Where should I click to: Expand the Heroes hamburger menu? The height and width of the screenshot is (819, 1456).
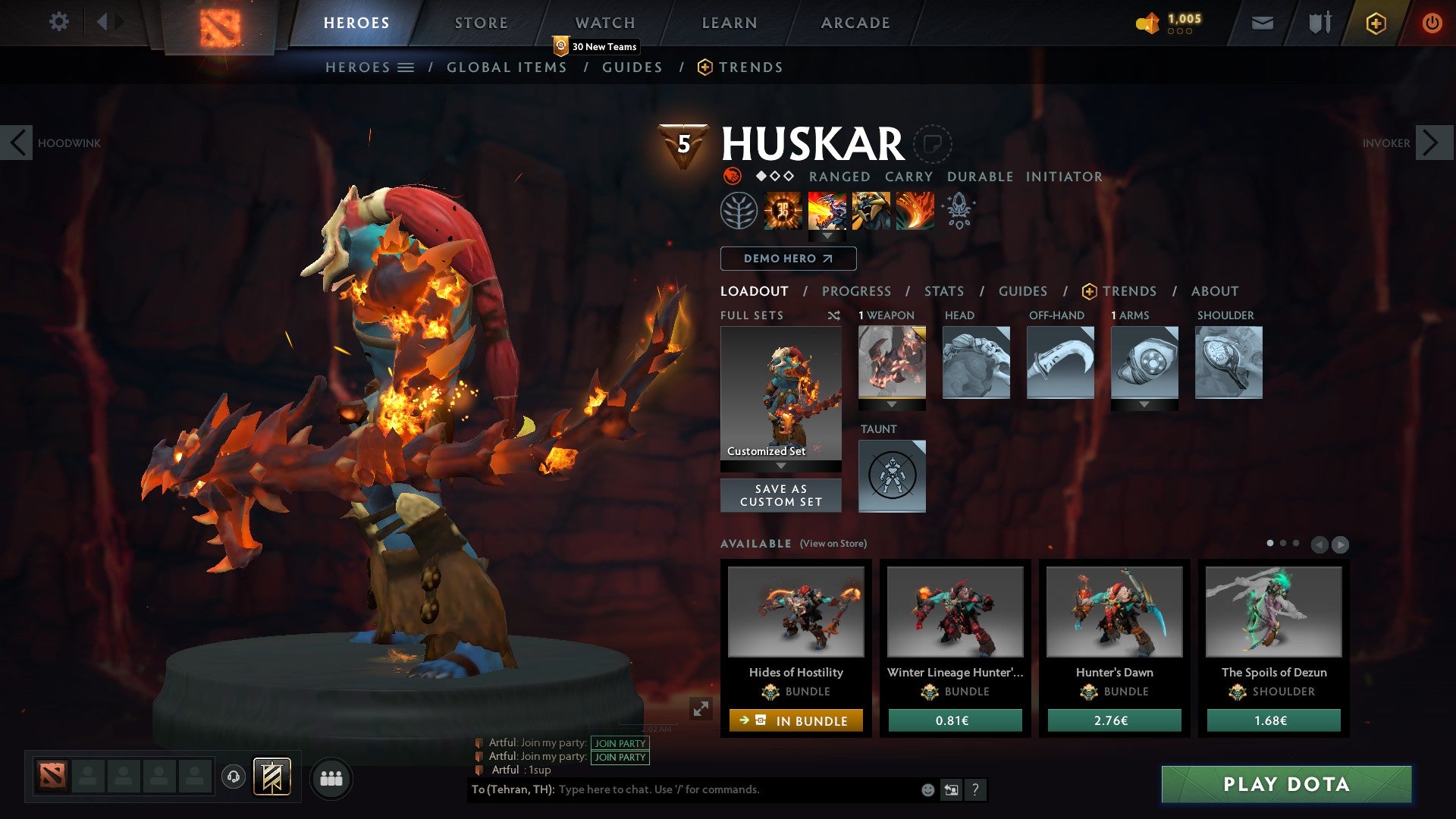coord(407,67)
